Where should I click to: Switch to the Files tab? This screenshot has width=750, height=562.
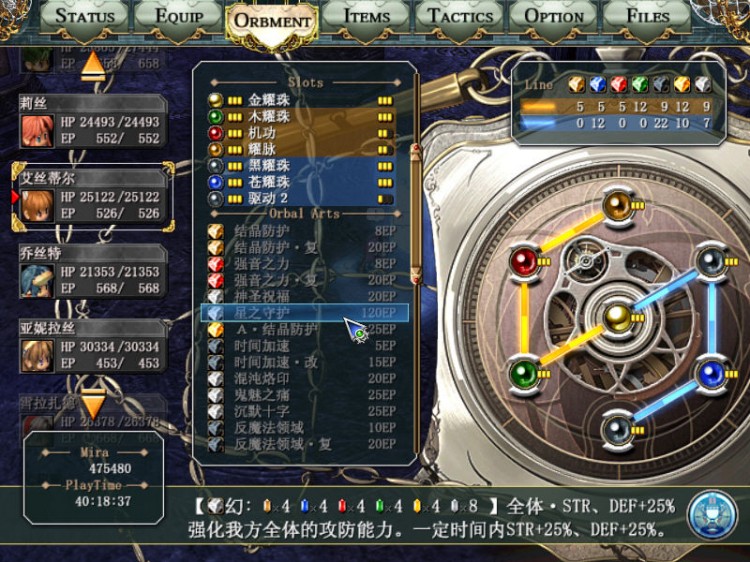pos(648,16)
